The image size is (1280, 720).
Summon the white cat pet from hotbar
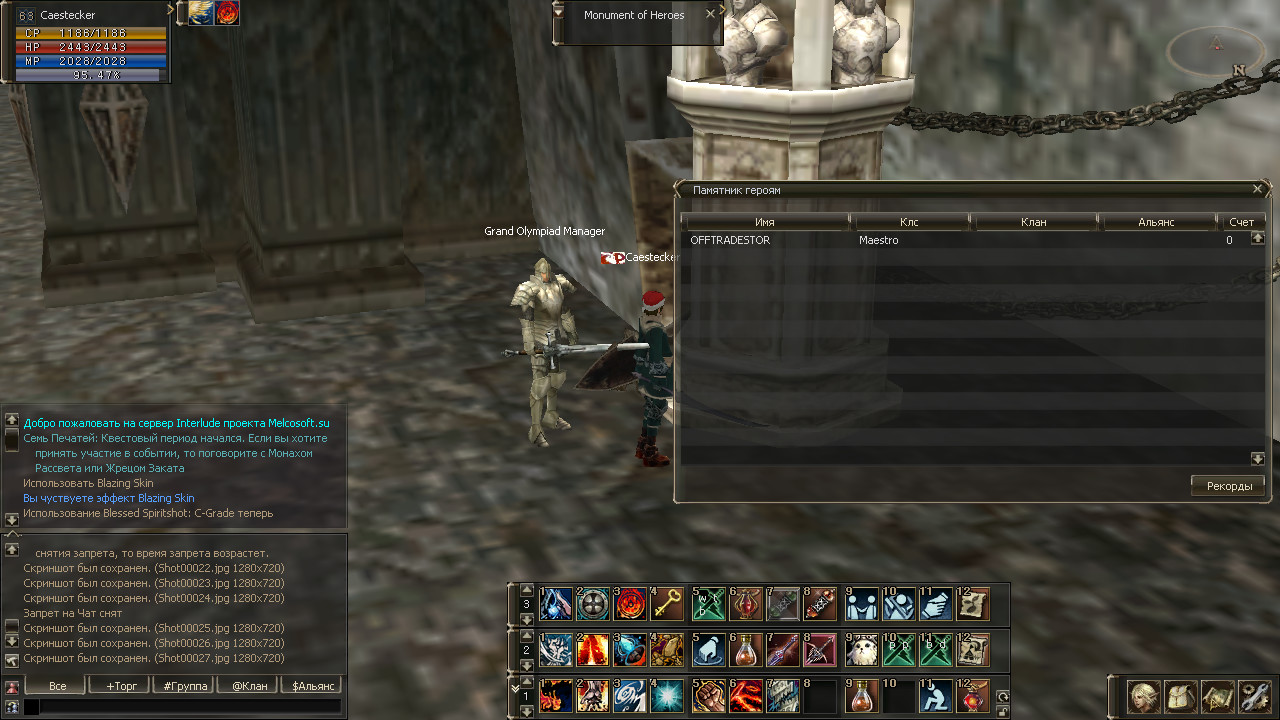pos(861,650)
